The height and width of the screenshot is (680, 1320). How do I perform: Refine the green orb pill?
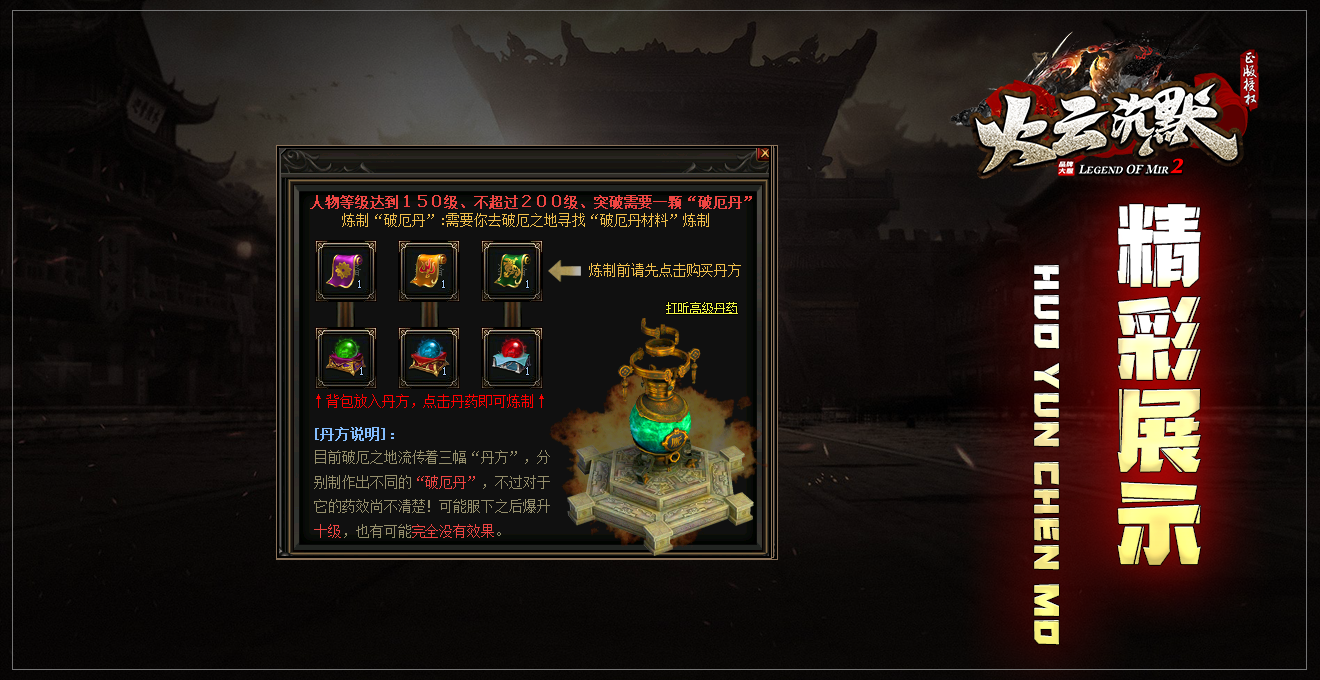tap(345, 357)
